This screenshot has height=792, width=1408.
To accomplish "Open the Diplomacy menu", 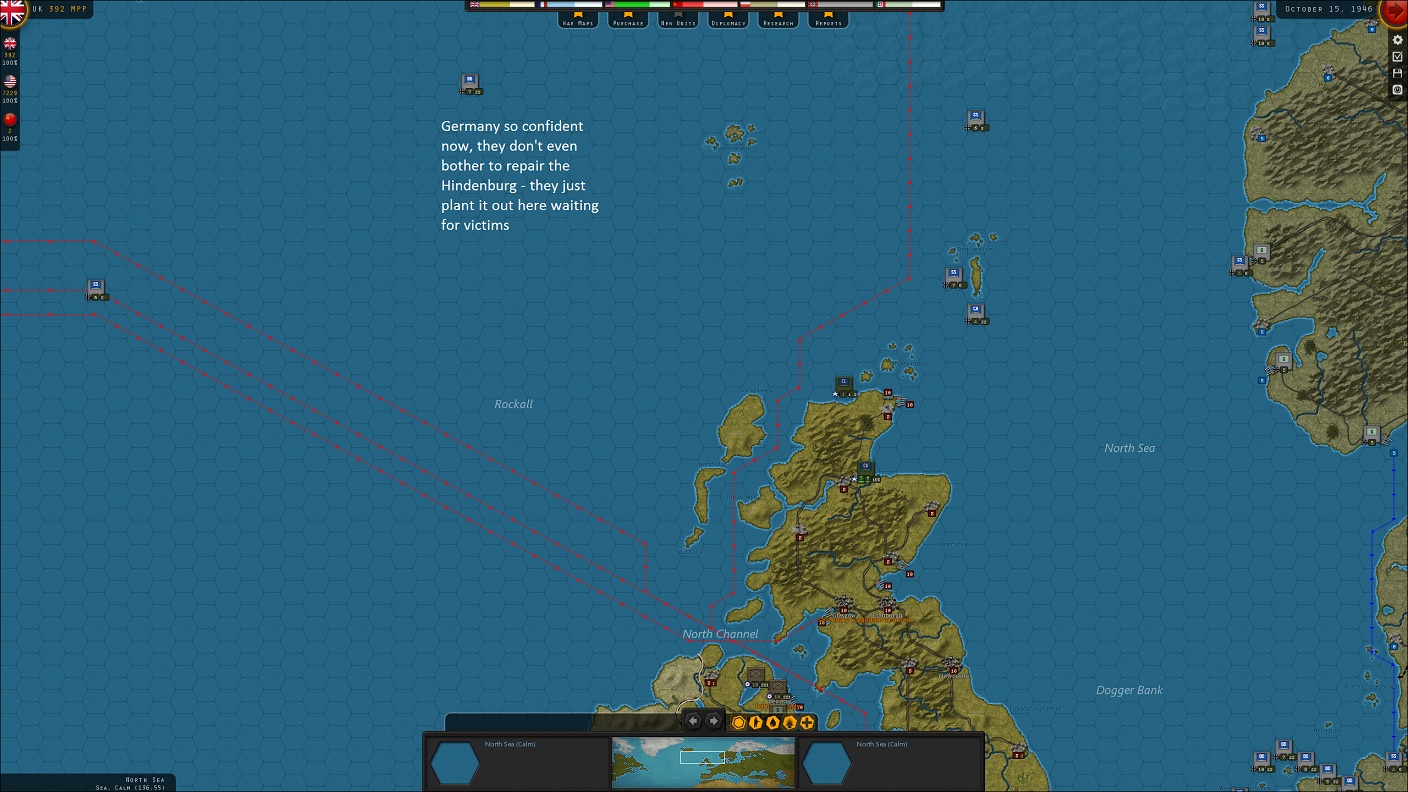I will [x=727, y=20].
